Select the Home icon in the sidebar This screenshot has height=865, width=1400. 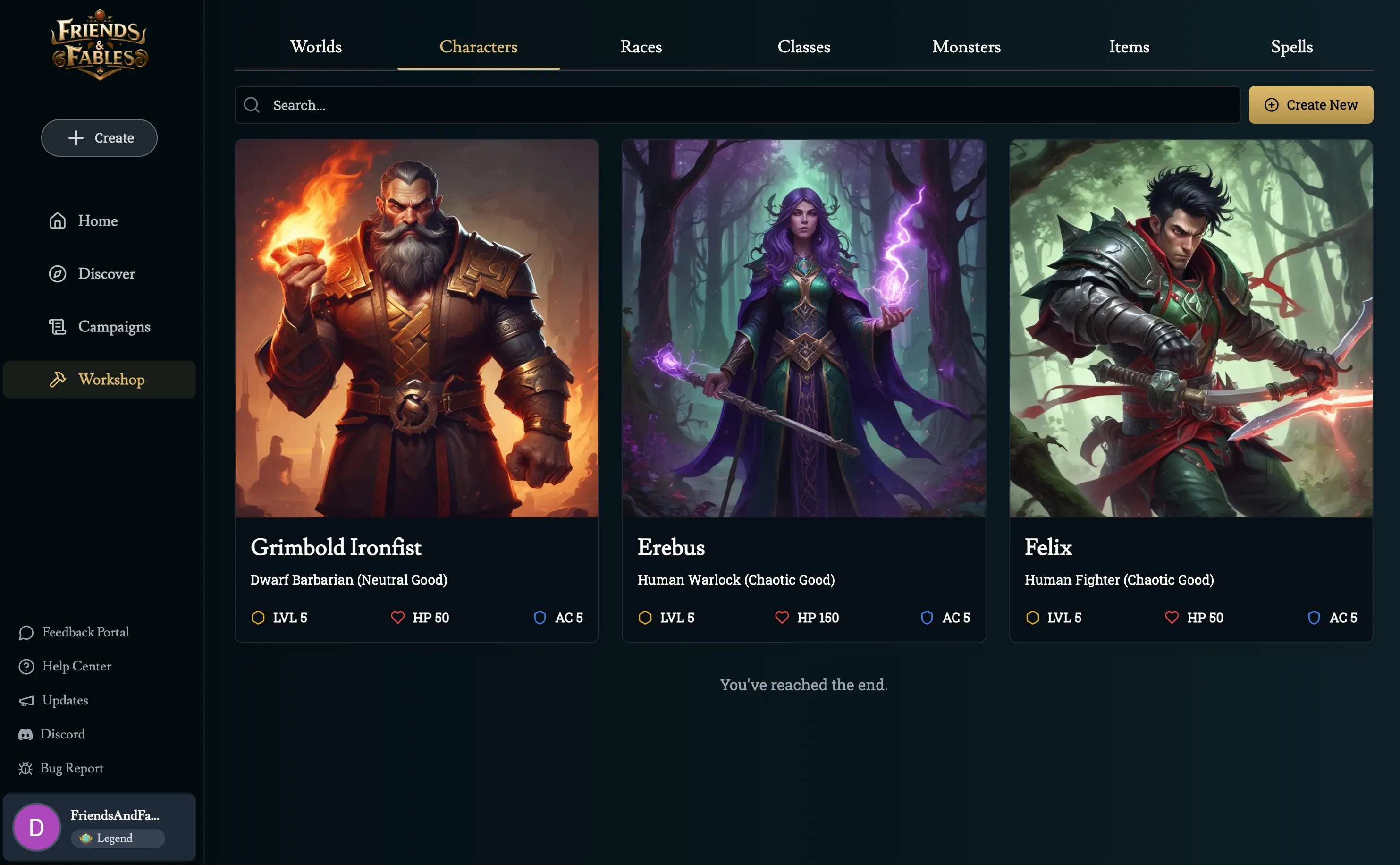pyautogui.click(x=58, y=221)
